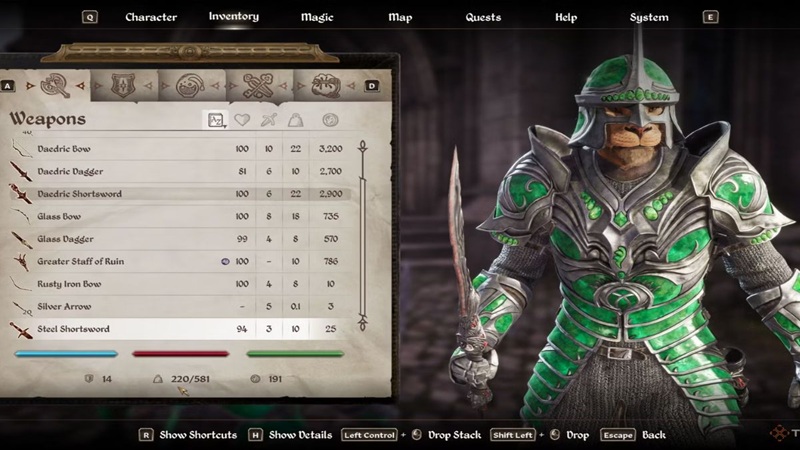Open the Map screen
800x450 pixels.
[x=400, y=17]
